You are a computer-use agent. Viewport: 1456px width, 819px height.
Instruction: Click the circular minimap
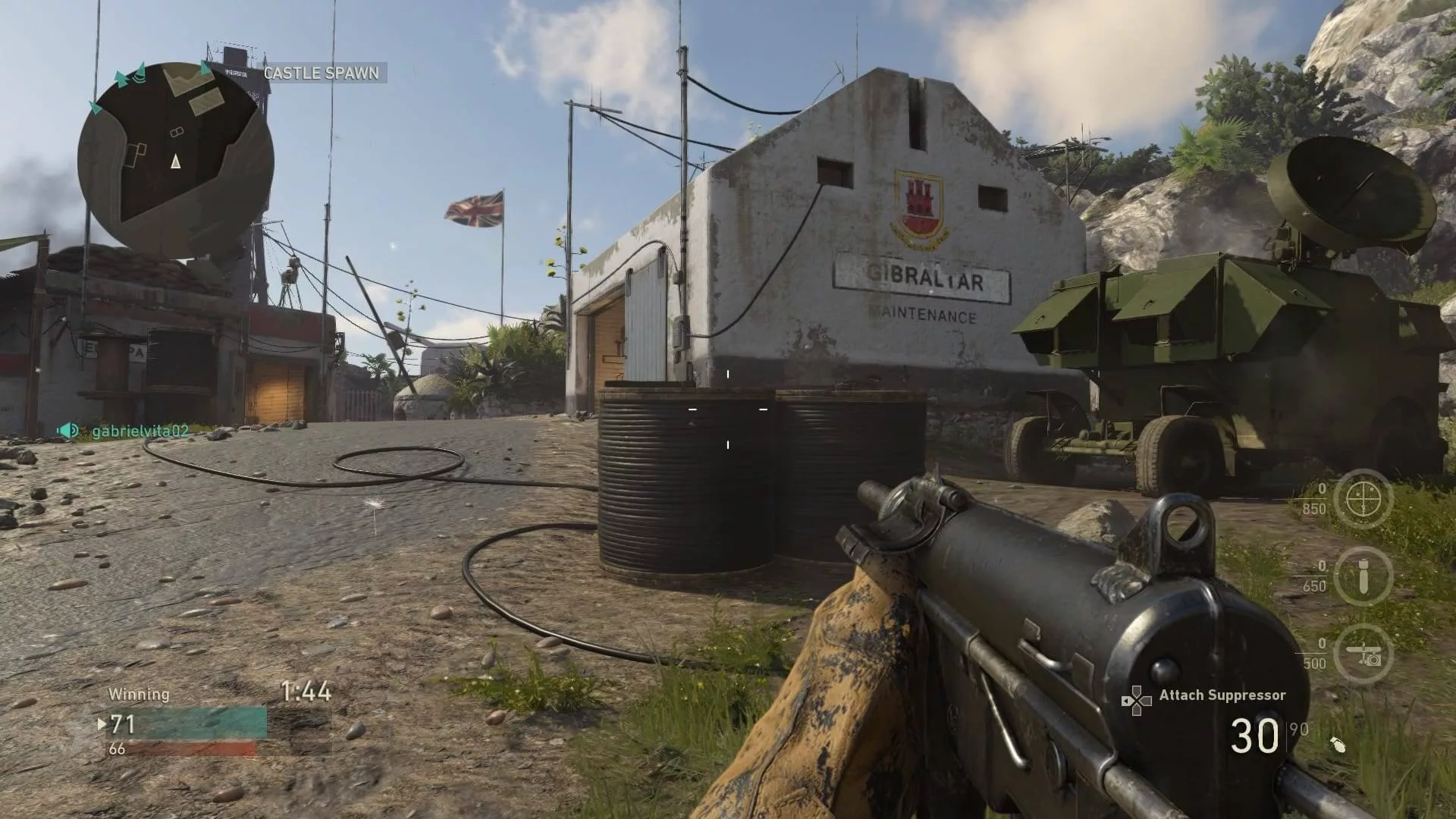pyautogui.click(x=175, y=160)
